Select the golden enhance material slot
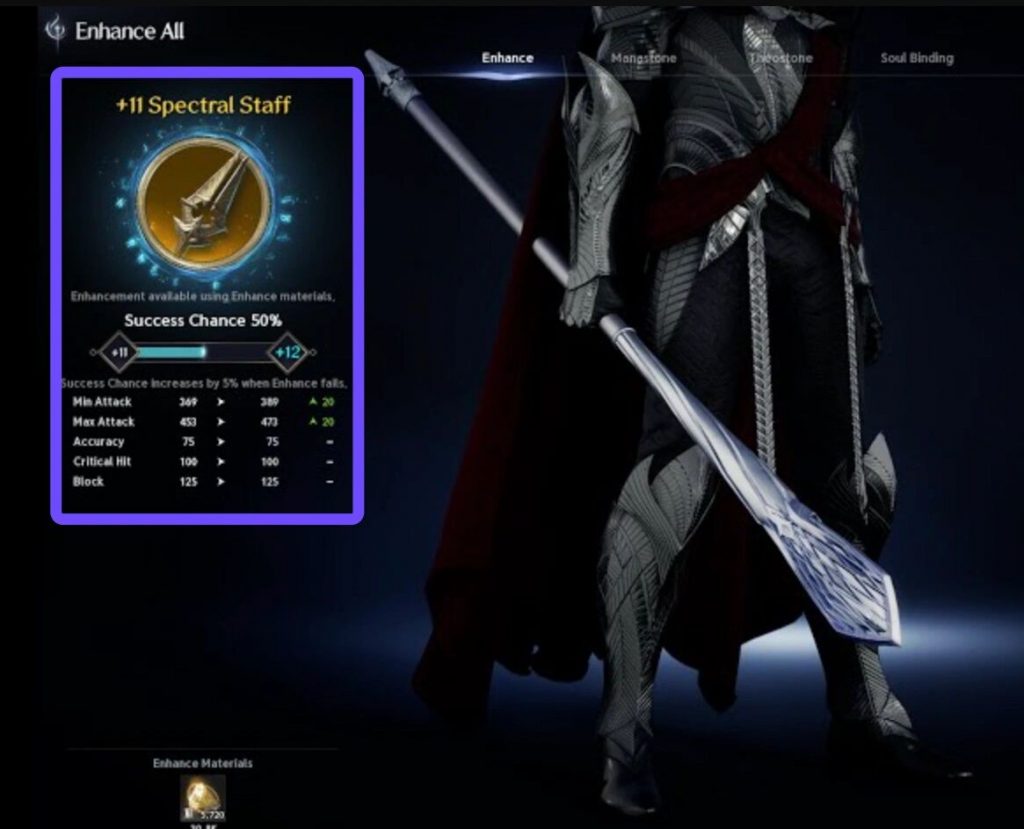Image resolution: width=1024 pixels, height=829 pixels. coord(202,797)
